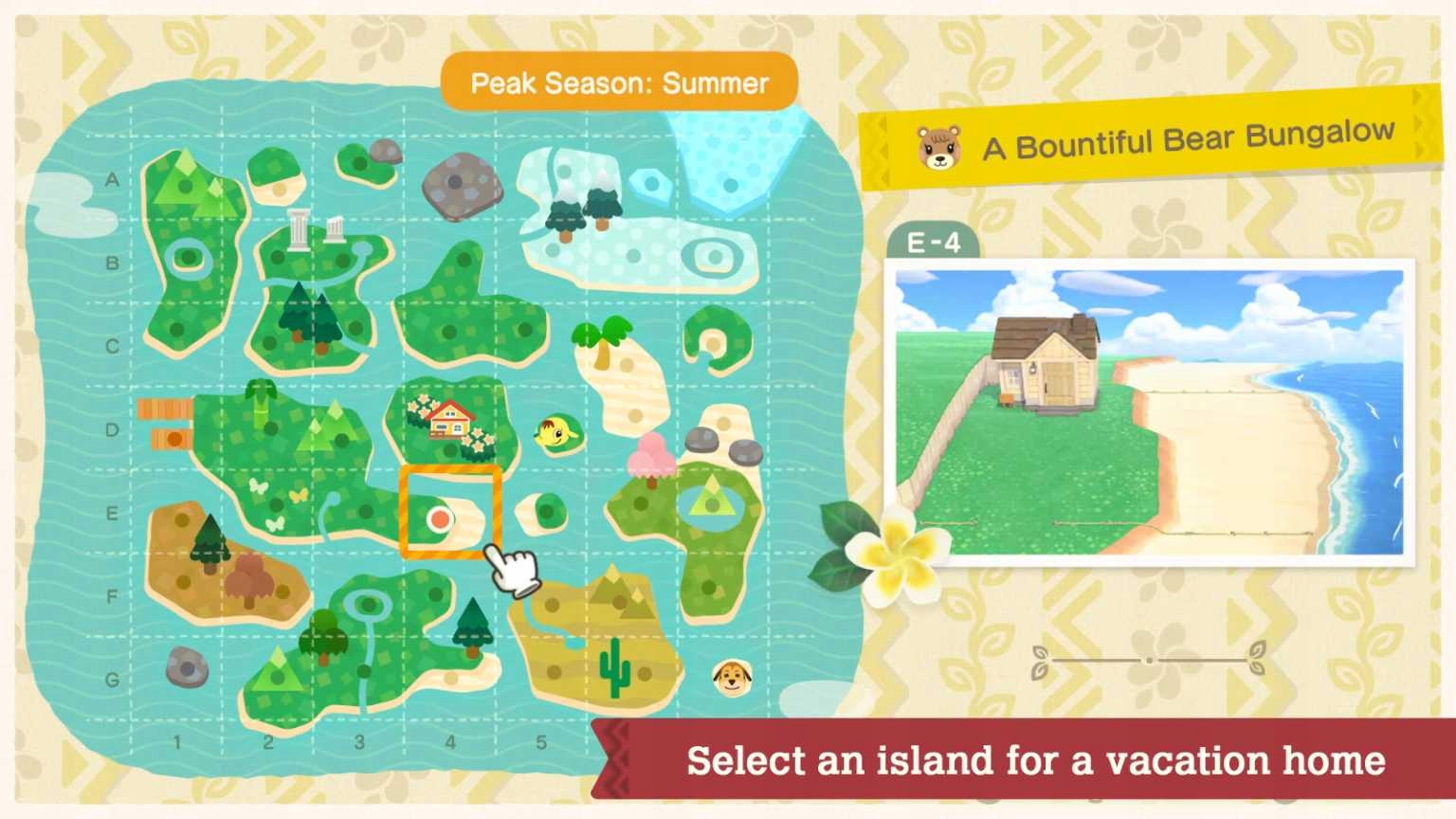Select the highlighted E-4 beach tile
The height and width of the screenshot is (819, 1456).
coord(450,512)
